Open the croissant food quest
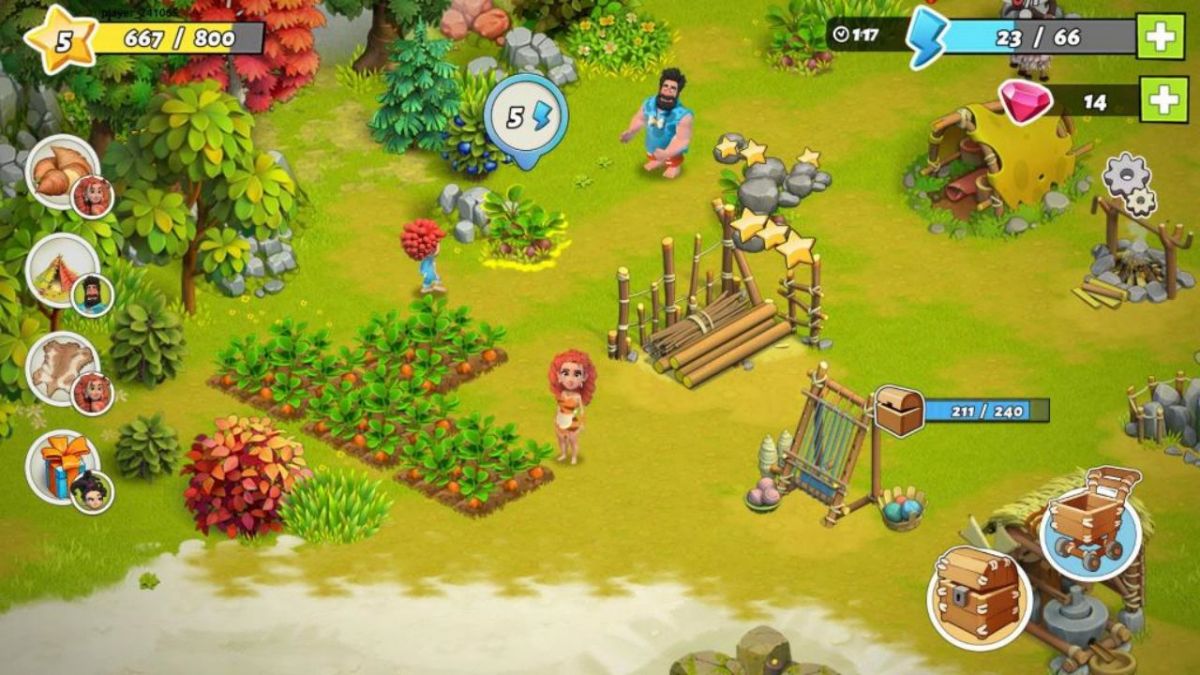1200x675 pixels. (x=62, y=171)
